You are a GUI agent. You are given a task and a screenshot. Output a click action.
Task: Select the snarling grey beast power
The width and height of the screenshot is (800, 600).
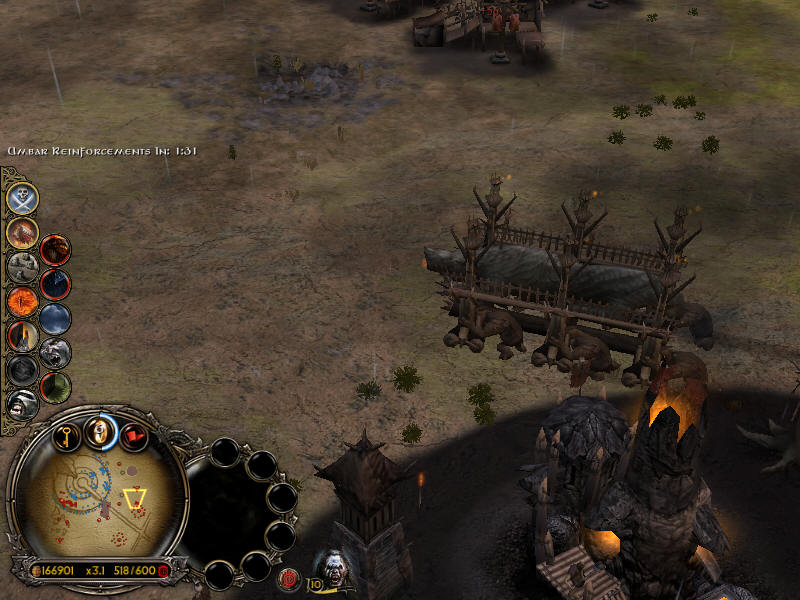pyautogui.click(x=56, y=352)
